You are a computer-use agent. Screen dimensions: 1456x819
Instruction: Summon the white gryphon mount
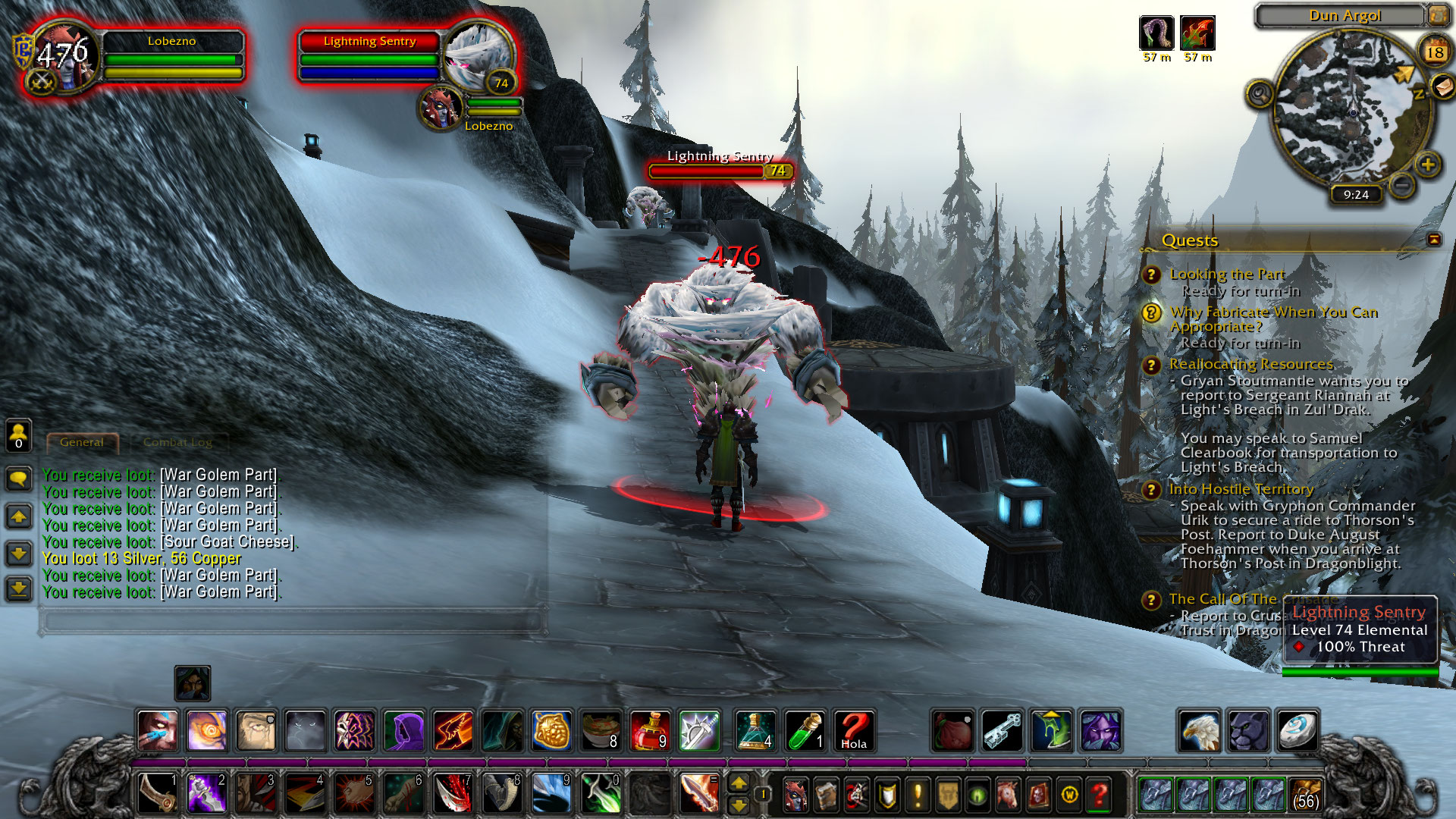pyautogui.click(x=1200, y=731)
